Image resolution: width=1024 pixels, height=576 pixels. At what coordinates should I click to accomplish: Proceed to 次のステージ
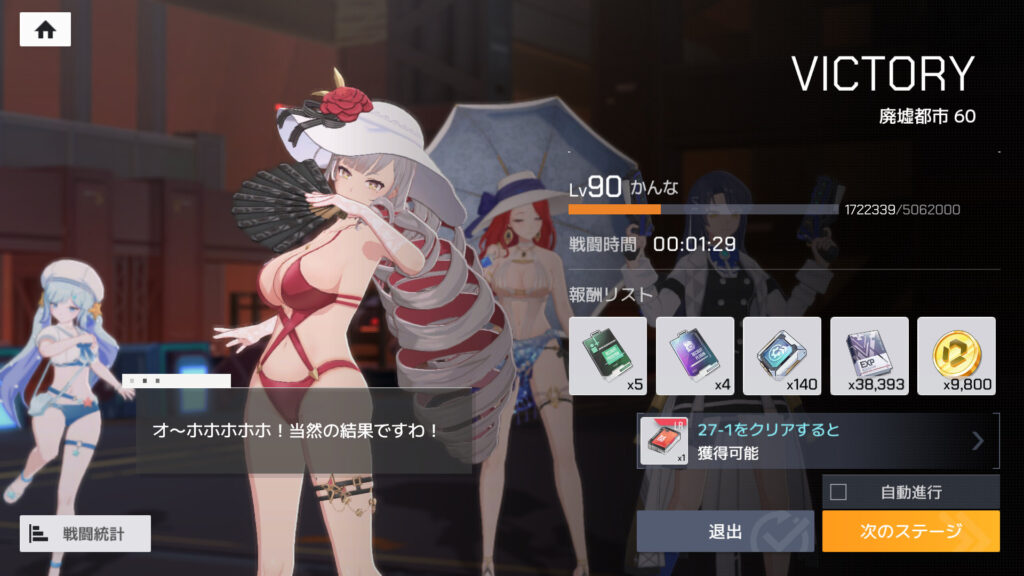tap(910, 531)
